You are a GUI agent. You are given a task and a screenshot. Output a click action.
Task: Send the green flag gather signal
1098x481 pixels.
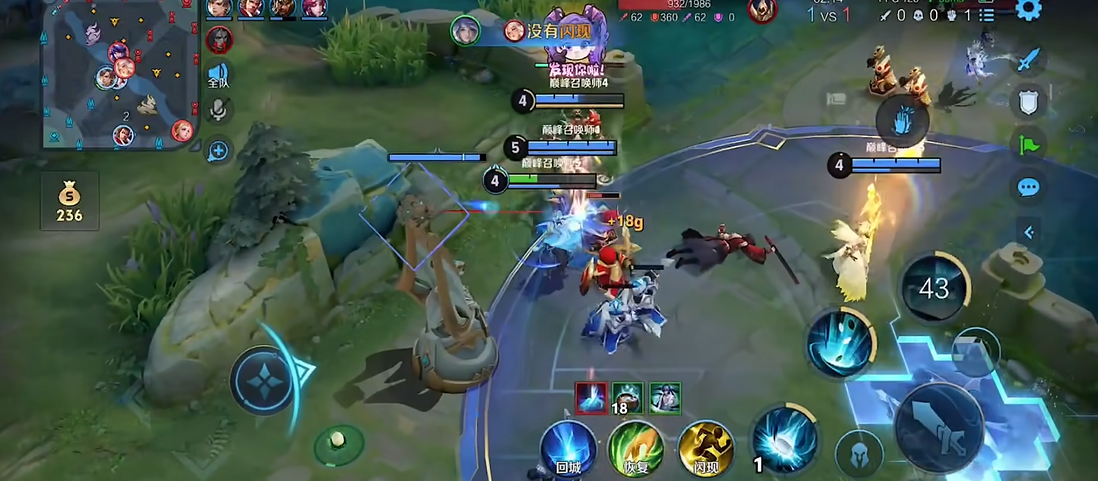coord(1028,144)
